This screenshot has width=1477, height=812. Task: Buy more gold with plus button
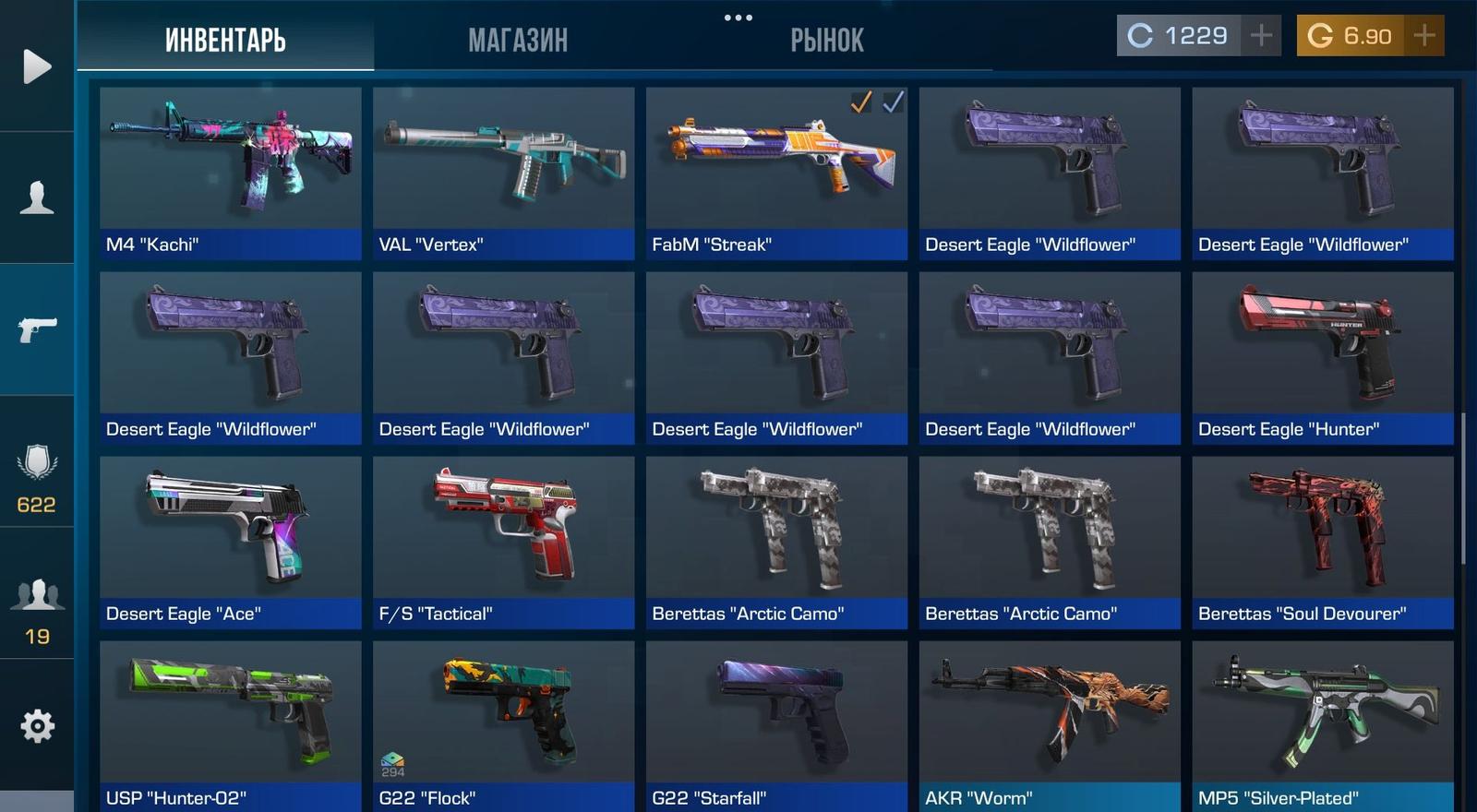[1424, 36]
